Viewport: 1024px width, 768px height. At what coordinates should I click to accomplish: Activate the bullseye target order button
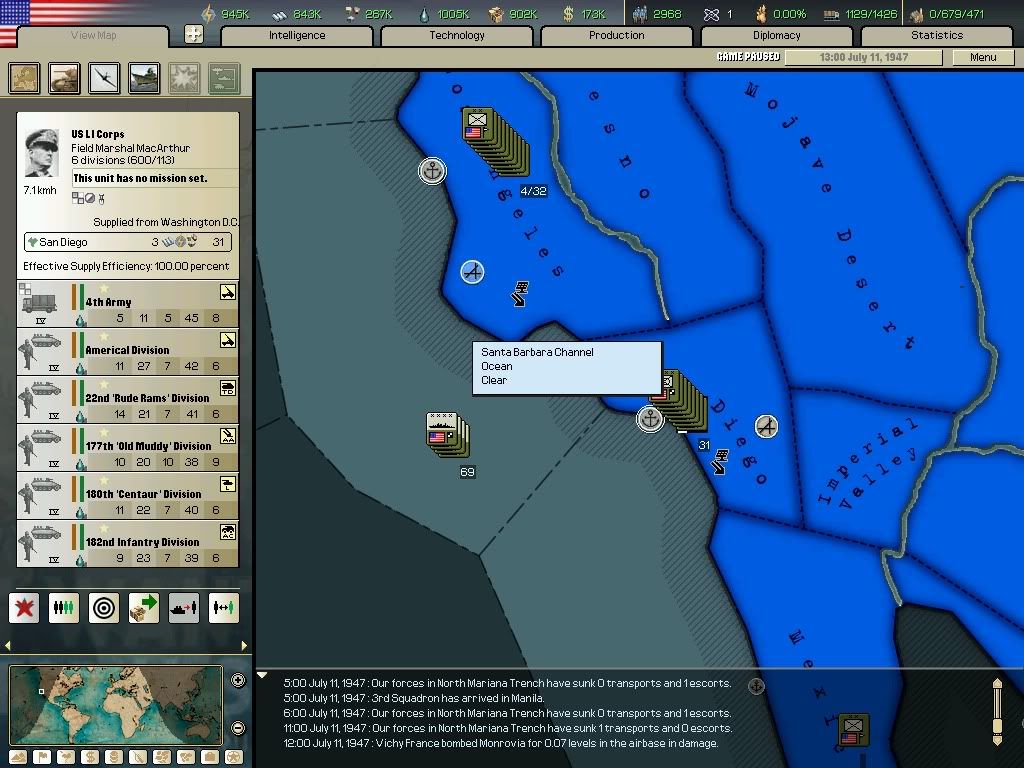point(104,608)
